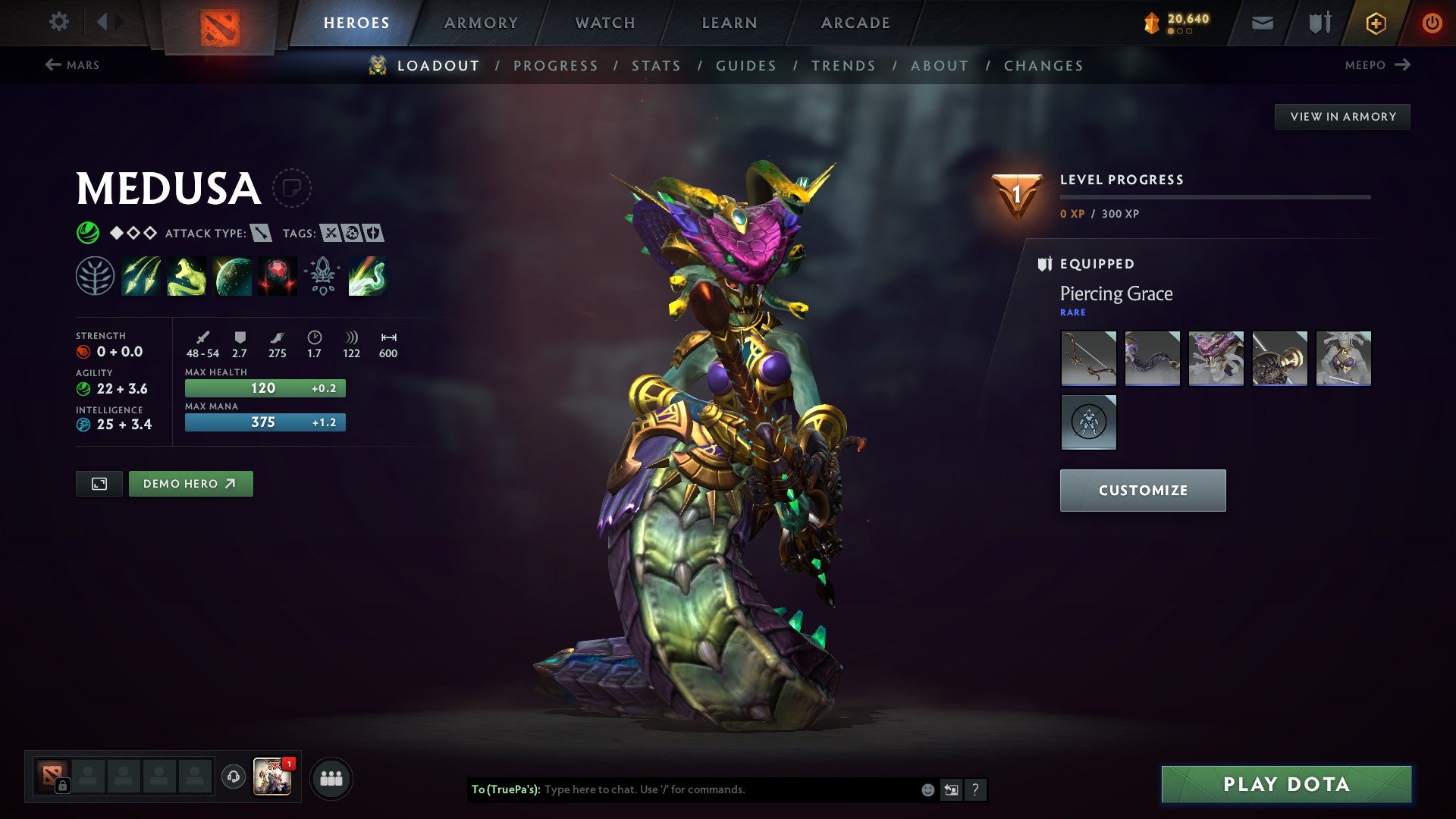Switch to the STATS tab
Viewport: 1456px width, 819px height.
[x=657, y=66]
